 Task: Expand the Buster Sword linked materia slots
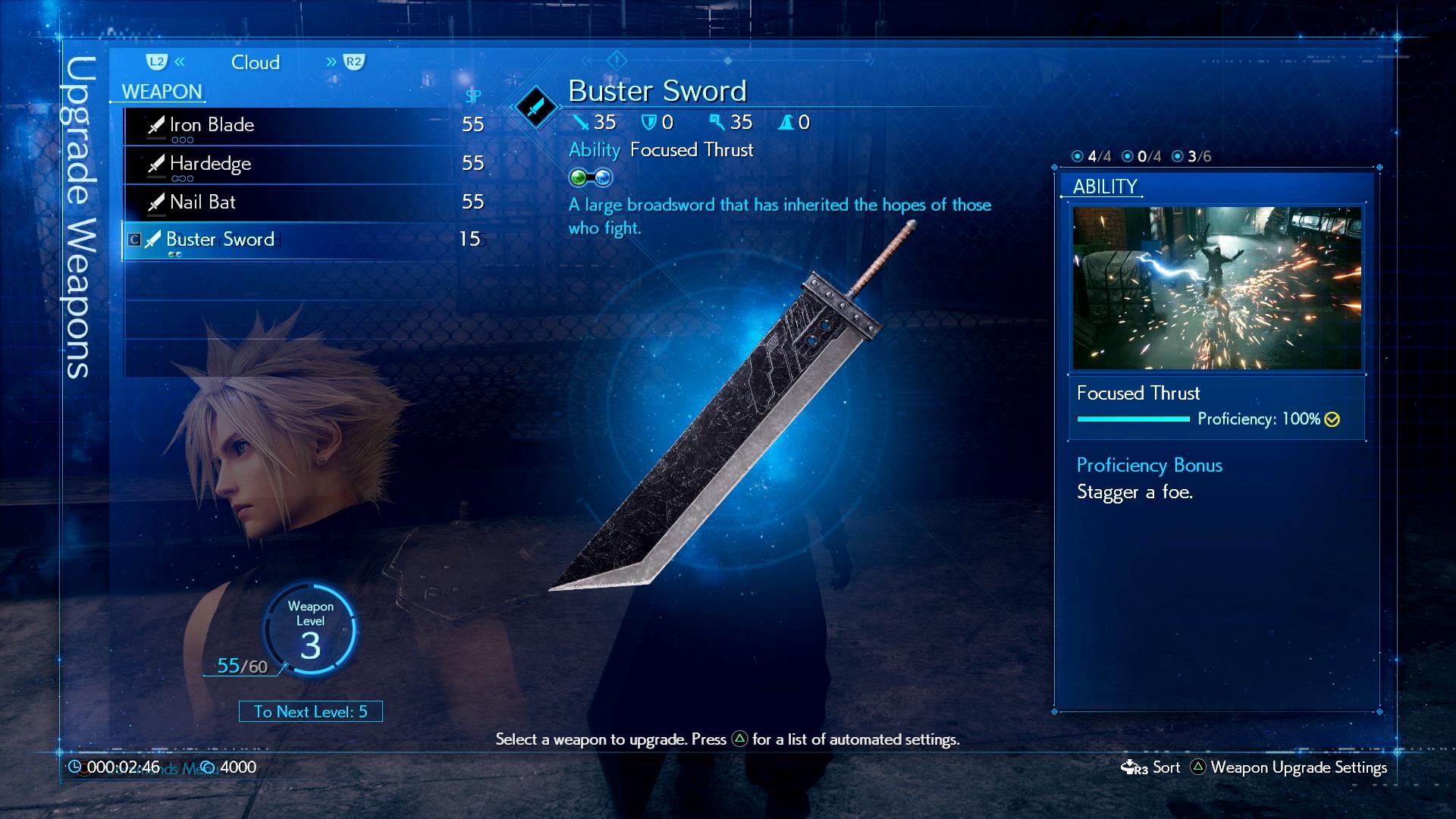point(175,253)
